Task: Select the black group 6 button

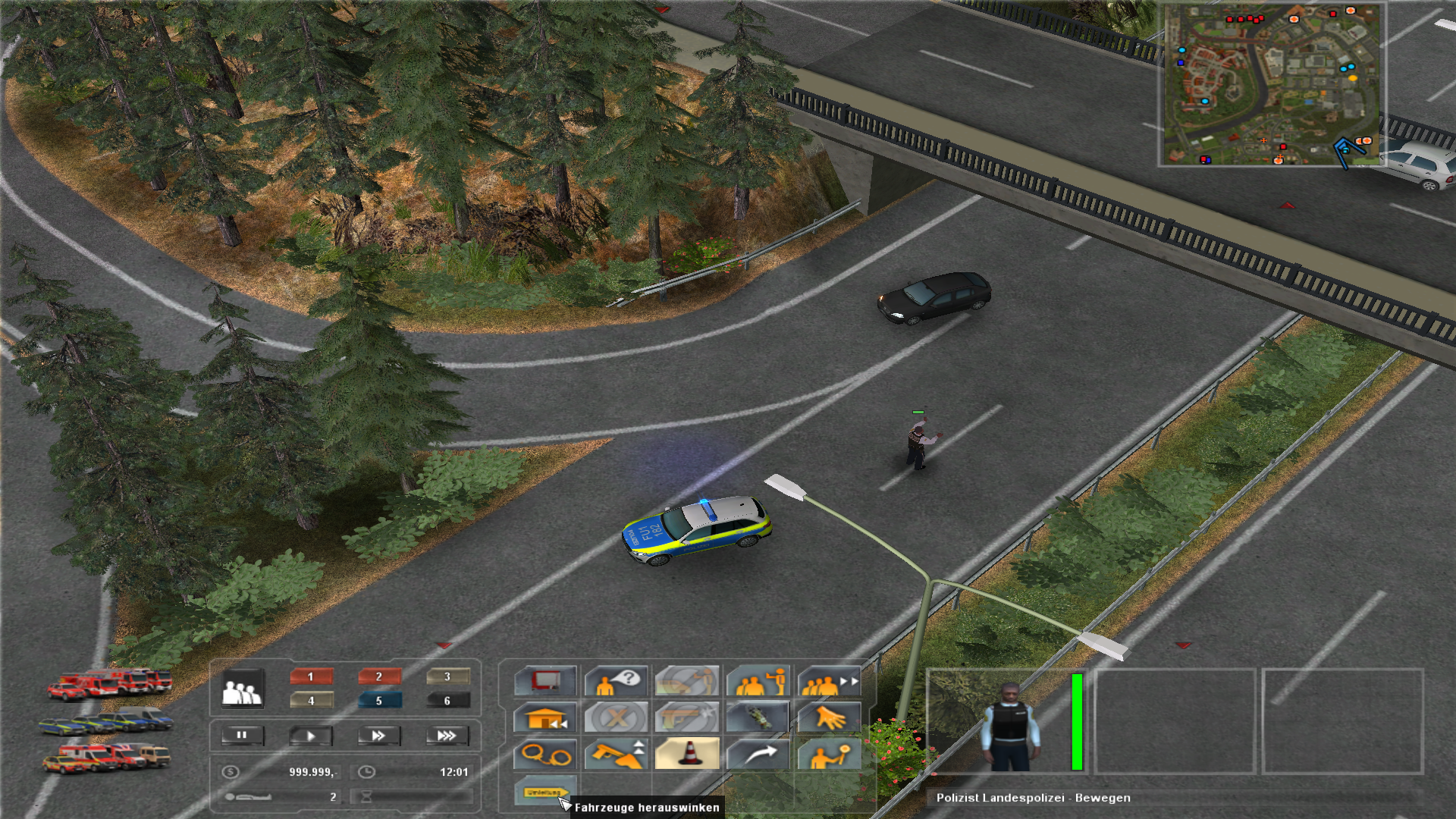Action: [447, 701]
